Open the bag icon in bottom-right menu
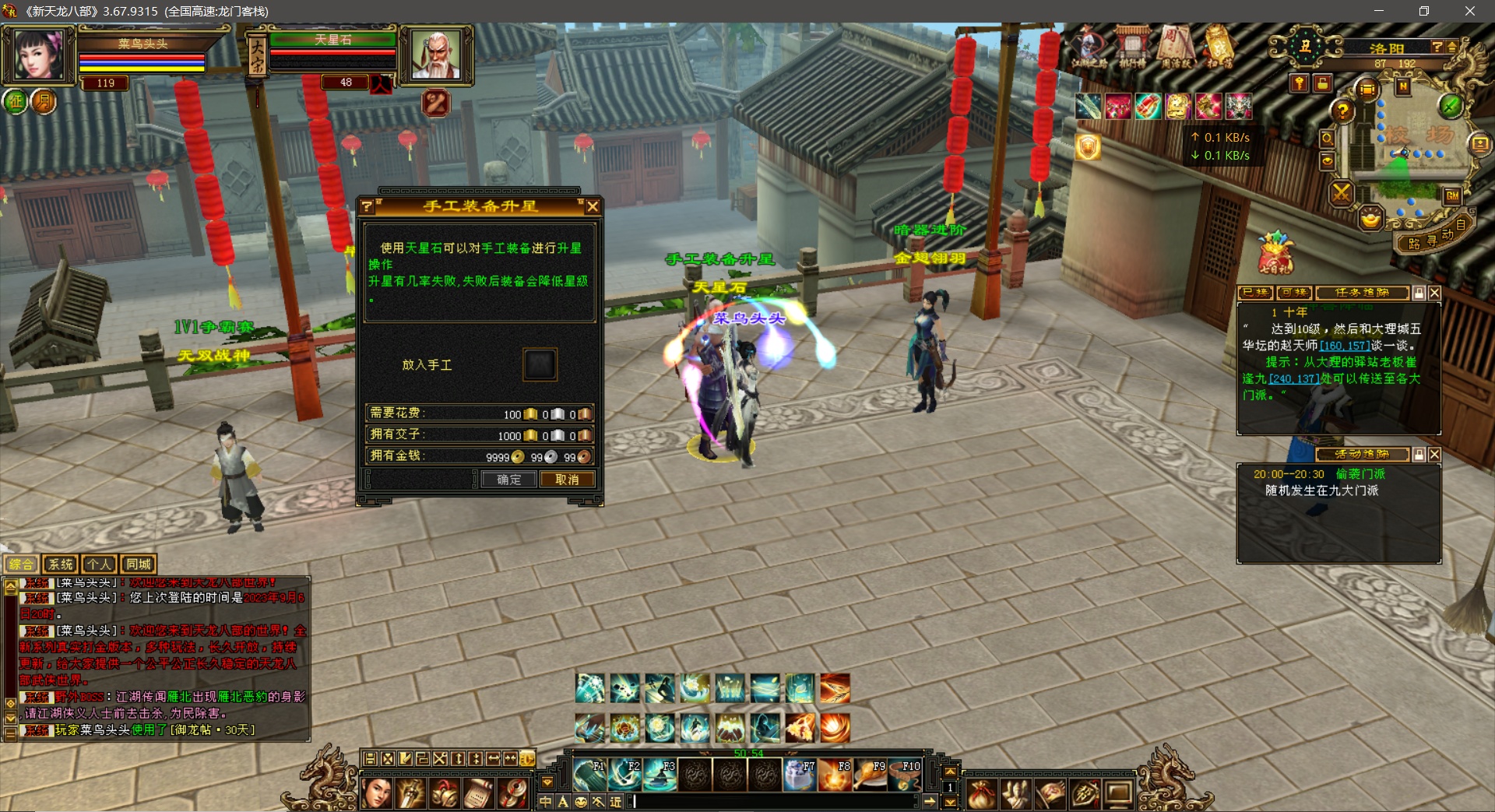Screen dimensions: 1495x812 pyautogui.click(x=982, y=793)
